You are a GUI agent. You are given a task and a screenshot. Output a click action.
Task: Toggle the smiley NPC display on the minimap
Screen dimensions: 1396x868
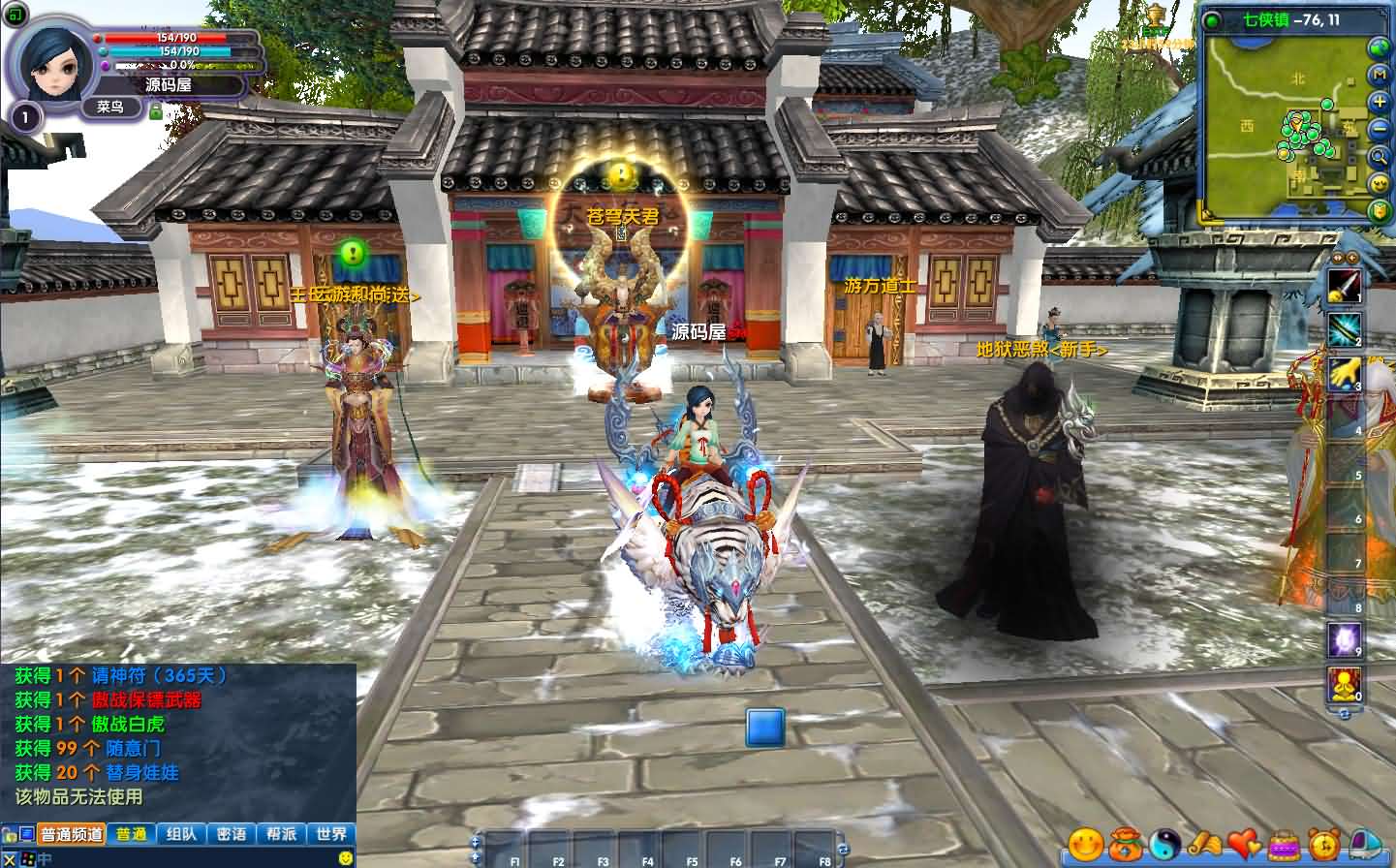point(1378,184)
